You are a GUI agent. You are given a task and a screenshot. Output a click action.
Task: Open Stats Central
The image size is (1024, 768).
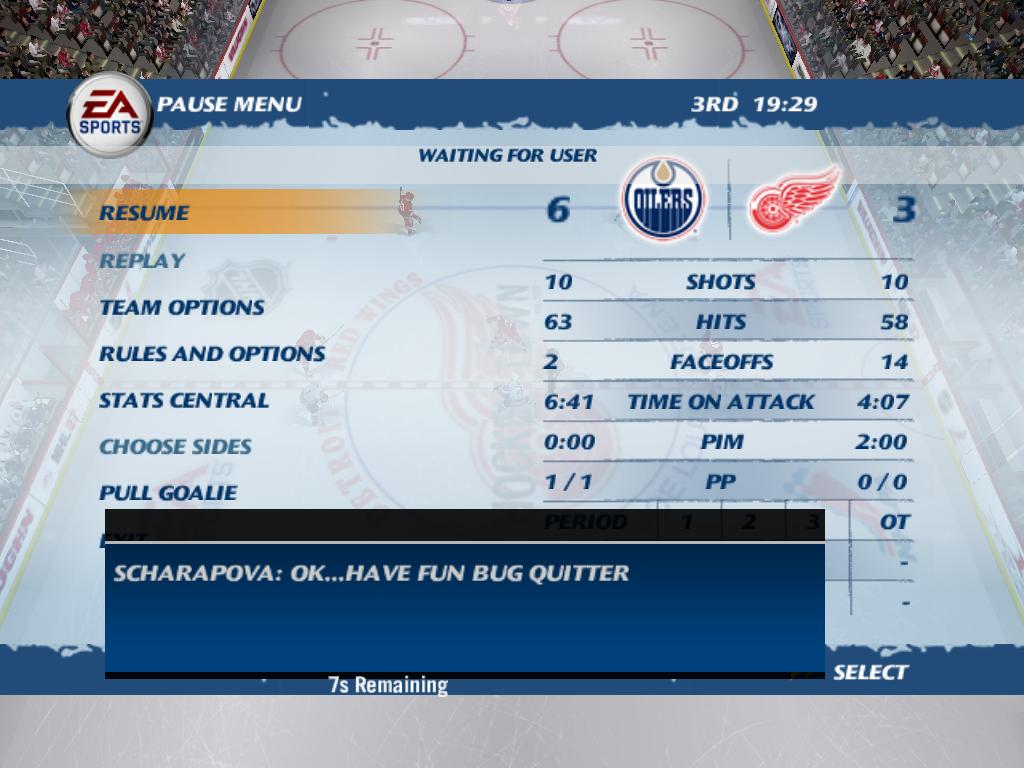click(x=184, y=400)
